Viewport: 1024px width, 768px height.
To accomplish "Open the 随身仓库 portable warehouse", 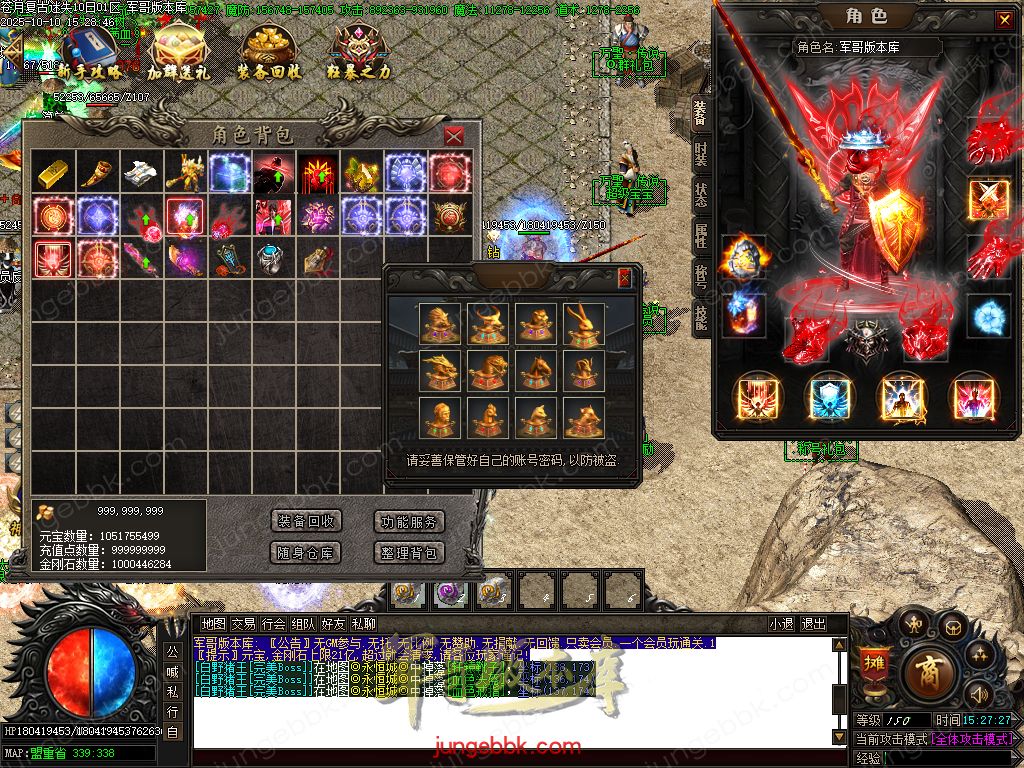I will (306, 552).
